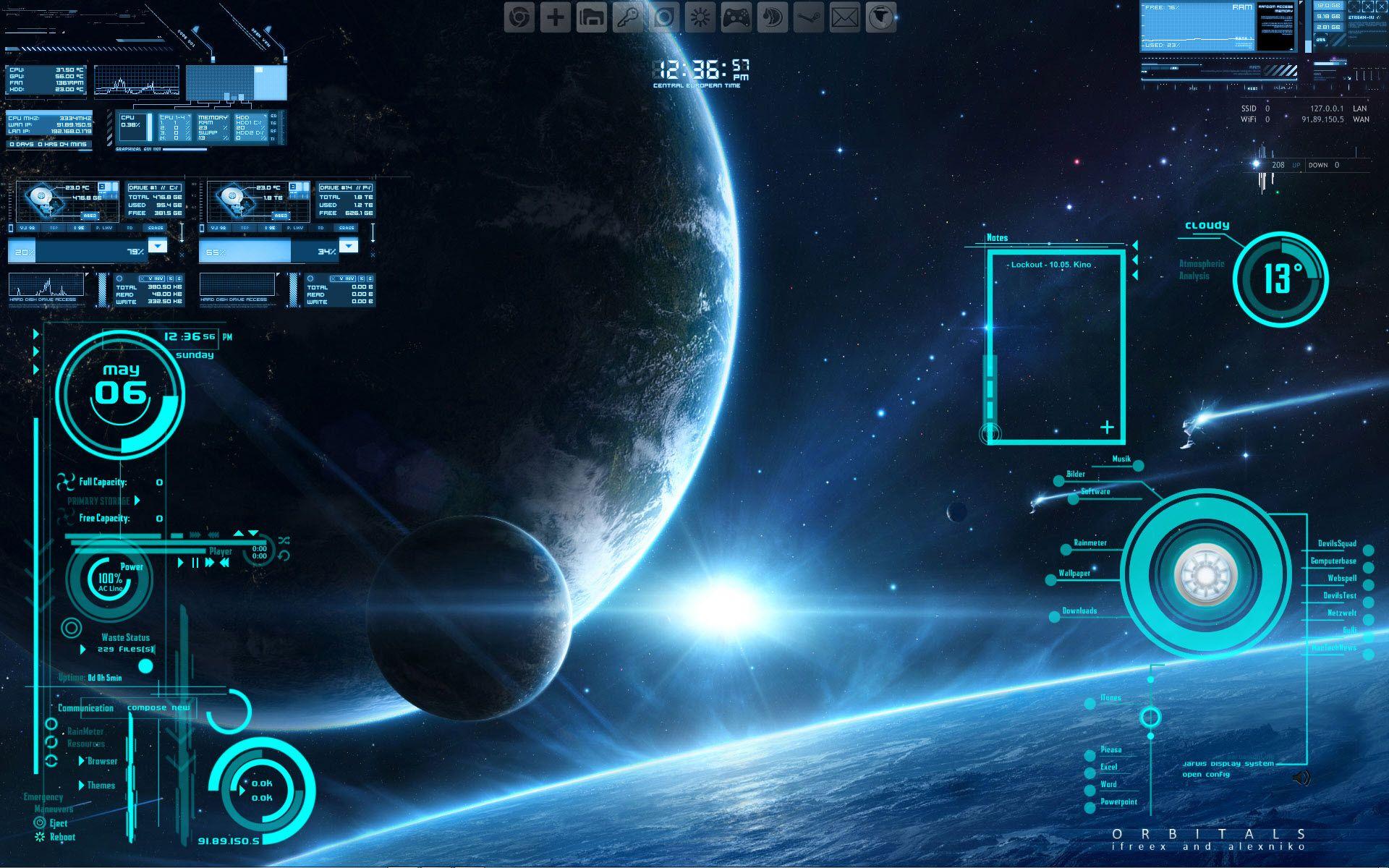Select the Notes panel header
The width and height of the screenshot is (1389, 868).
pos(998,237)
